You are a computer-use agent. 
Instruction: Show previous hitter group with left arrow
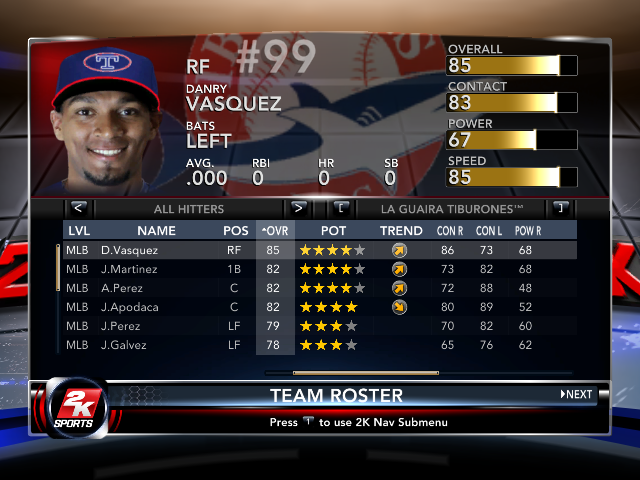click(x=79, y=209)
